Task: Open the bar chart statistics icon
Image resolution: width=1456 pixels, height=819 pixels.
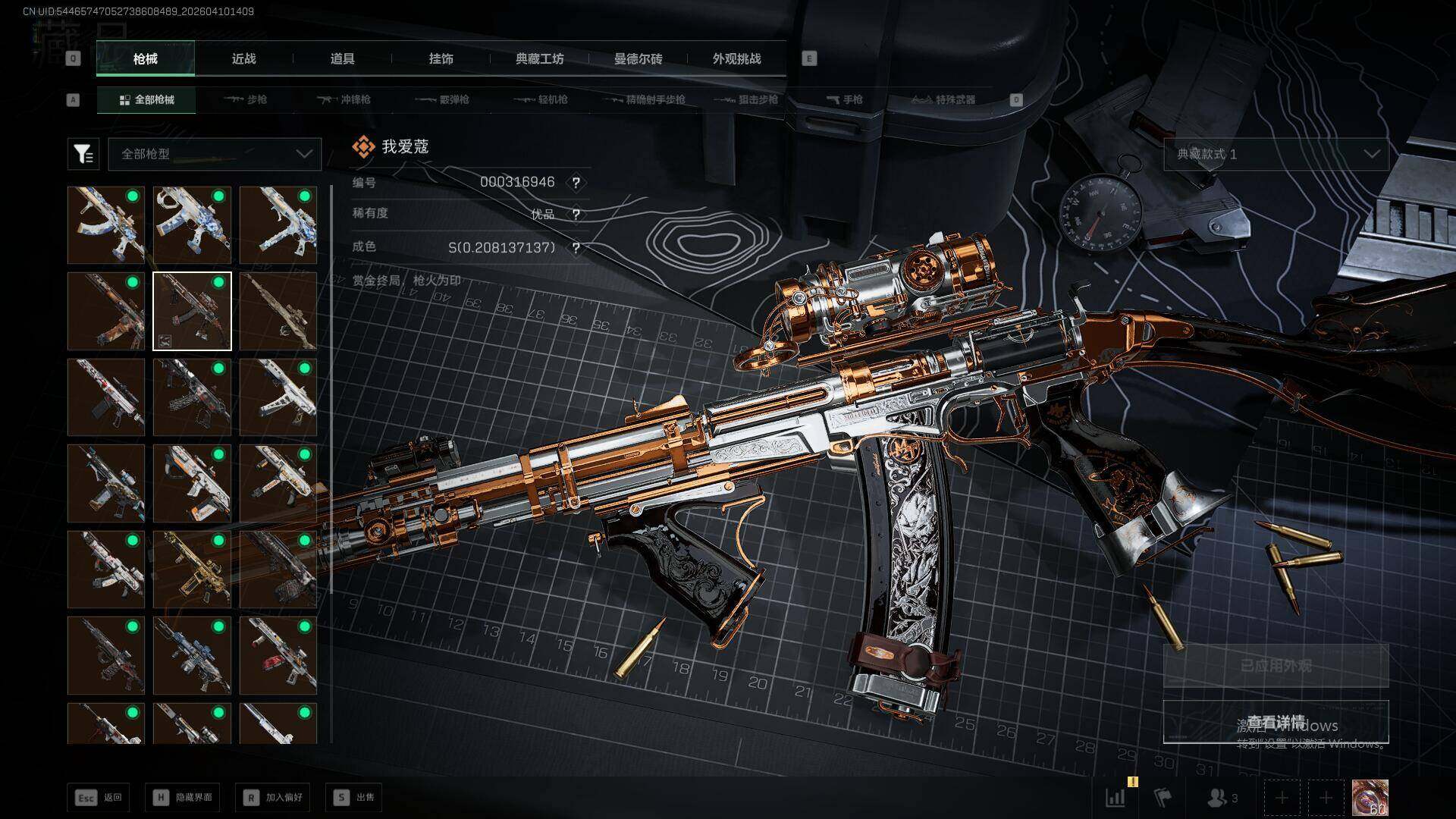Action: [1115, 798]
